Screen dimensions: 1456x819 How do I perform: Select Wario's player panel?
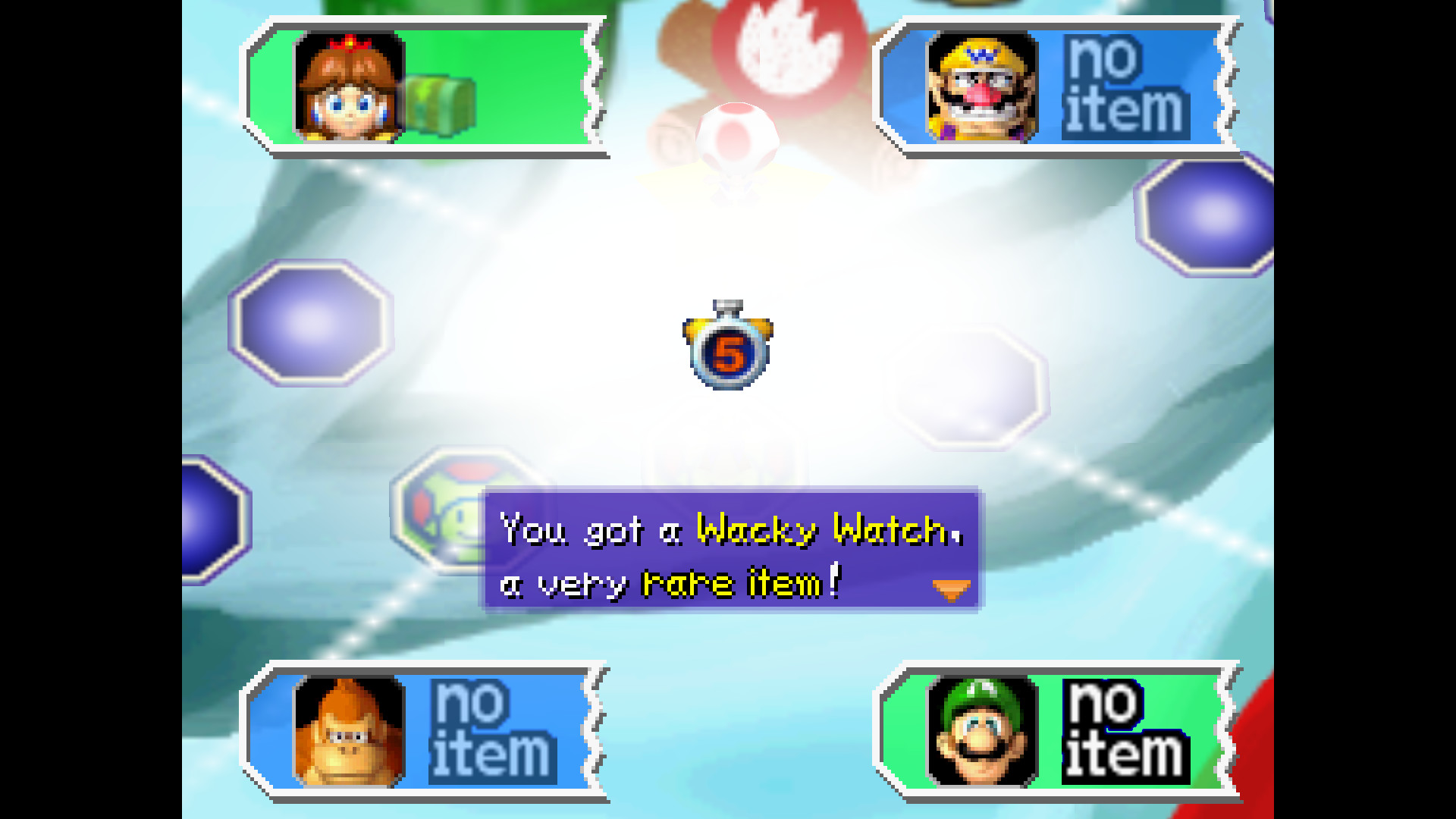tap(1058, 87)
